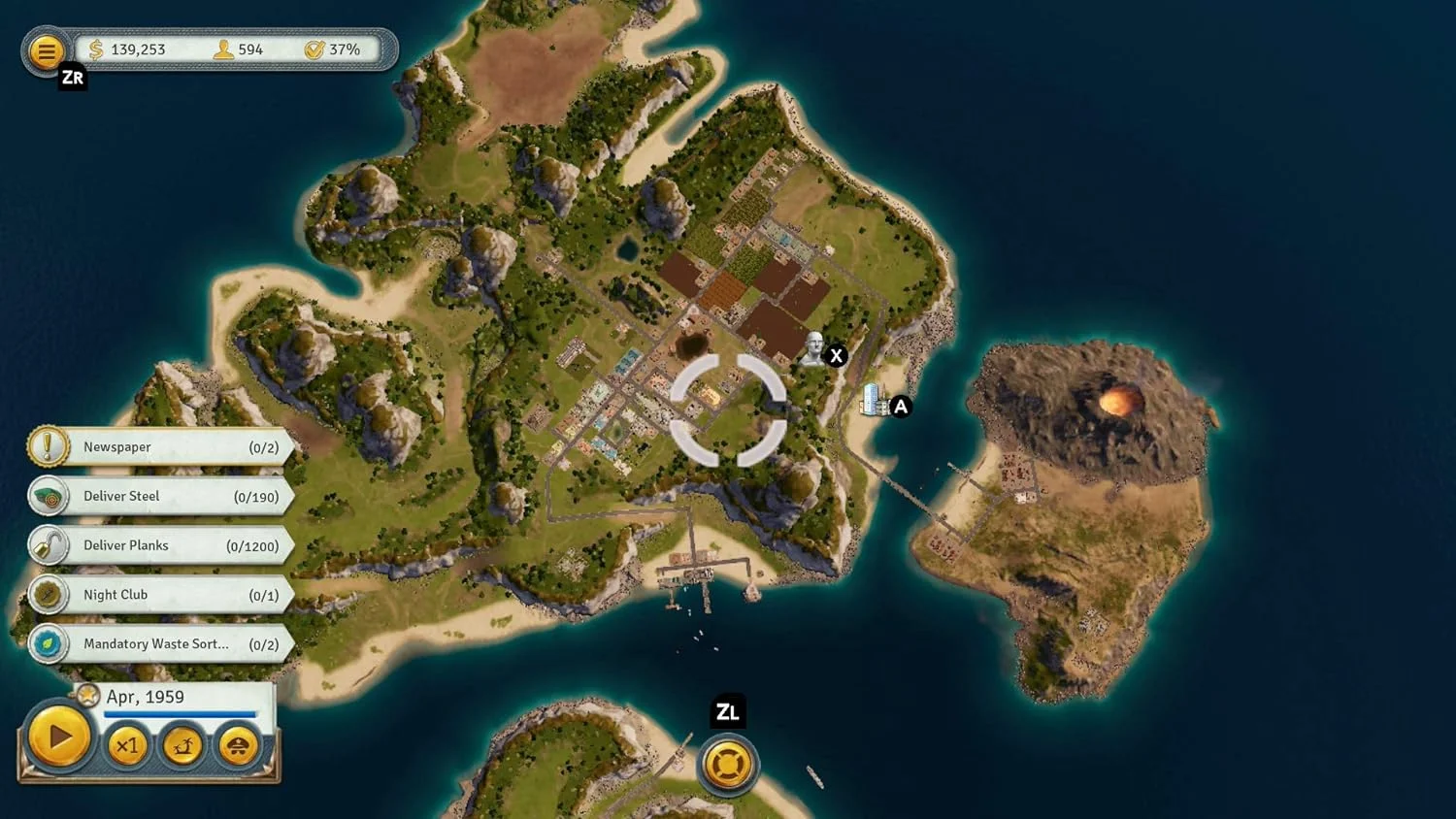Viewport: 1456px width, 819px height.
Task: Click the star badge next to Apr 1959
Action: click(x=87, y=695)
